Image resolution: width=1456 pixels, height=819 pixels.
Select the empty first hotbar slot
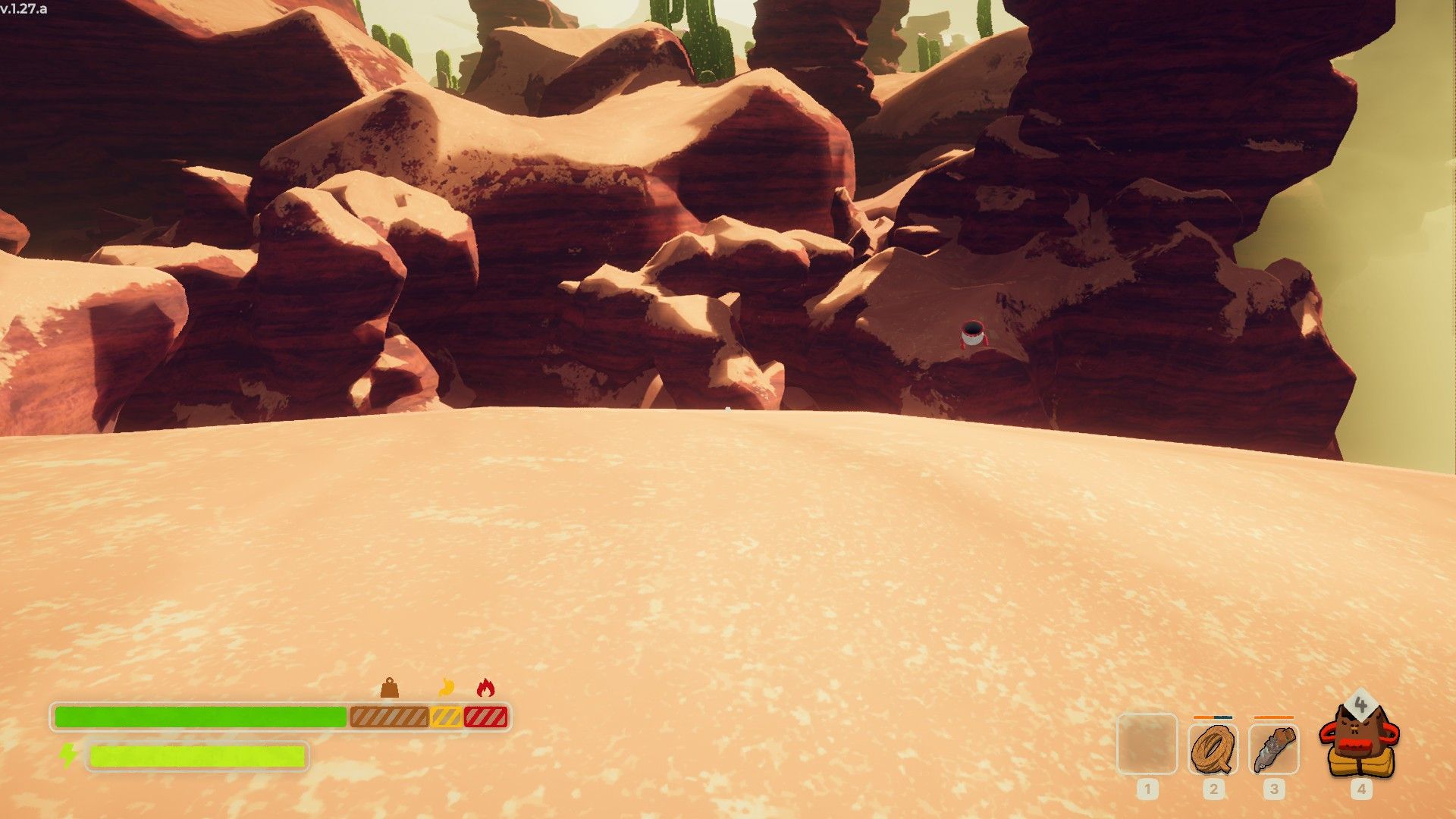coord(1147,744)
